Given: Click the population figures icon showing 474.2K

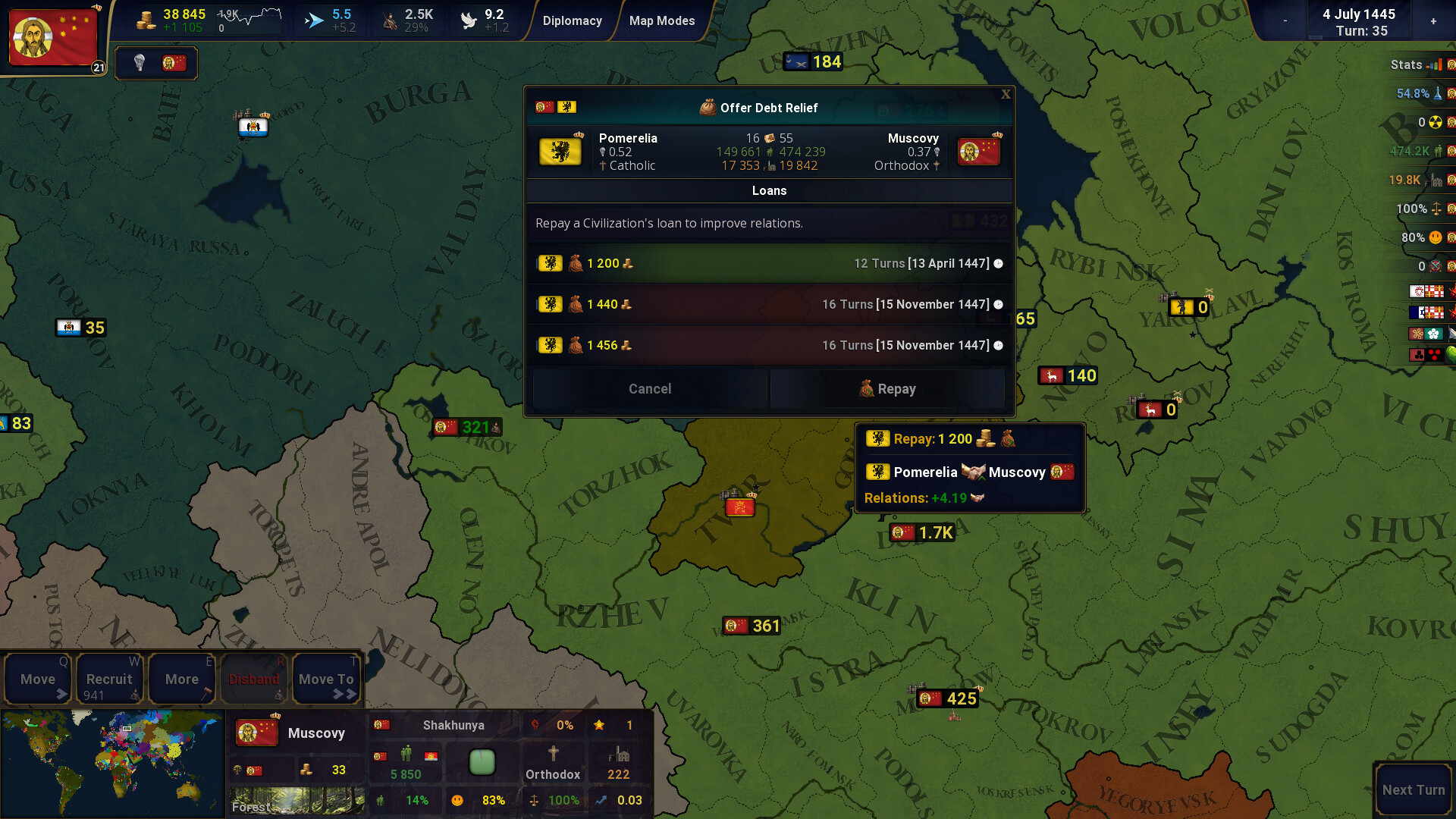Looking at the screenshot, I should click(x=1440, y=151).
